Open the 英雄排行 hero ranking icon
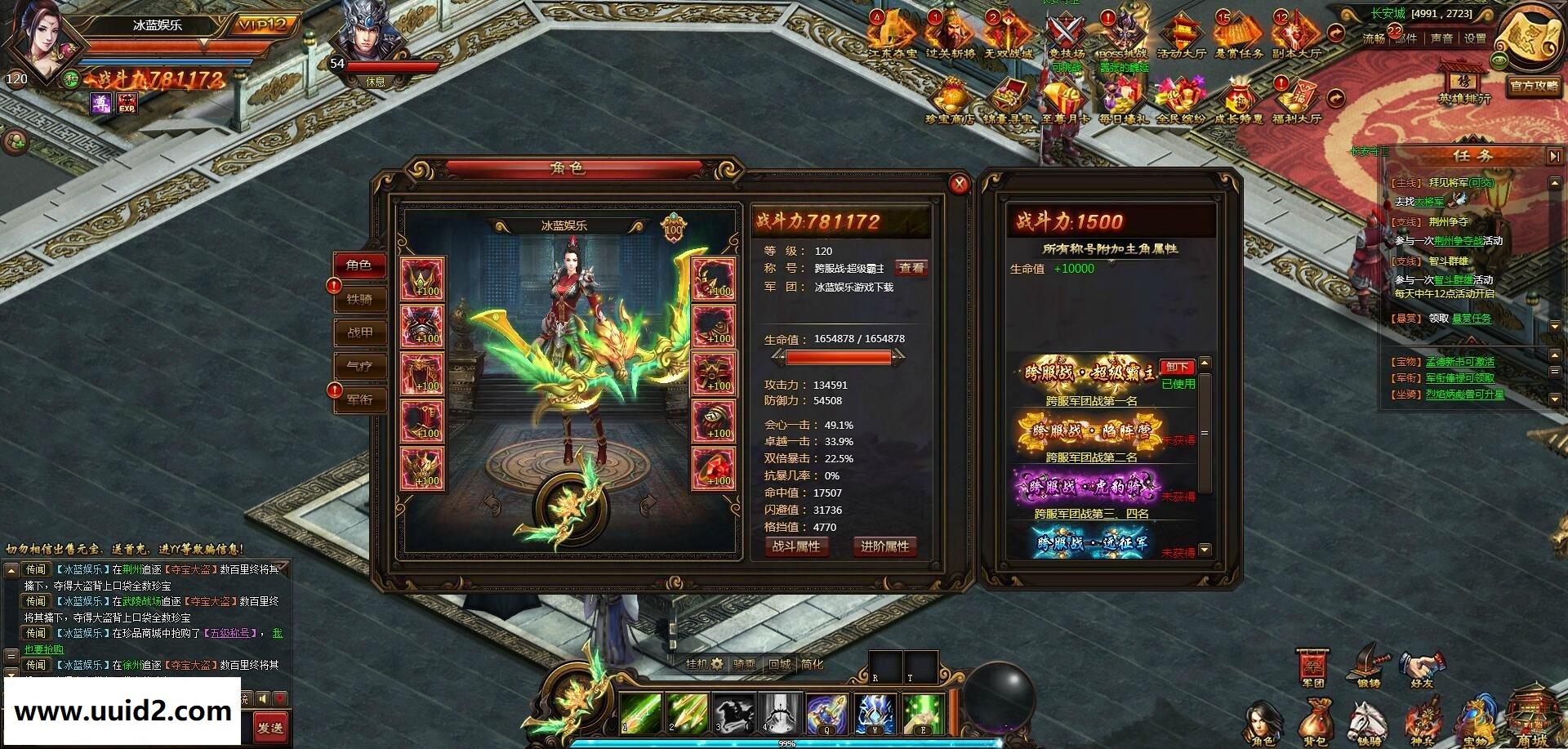 1463,82
